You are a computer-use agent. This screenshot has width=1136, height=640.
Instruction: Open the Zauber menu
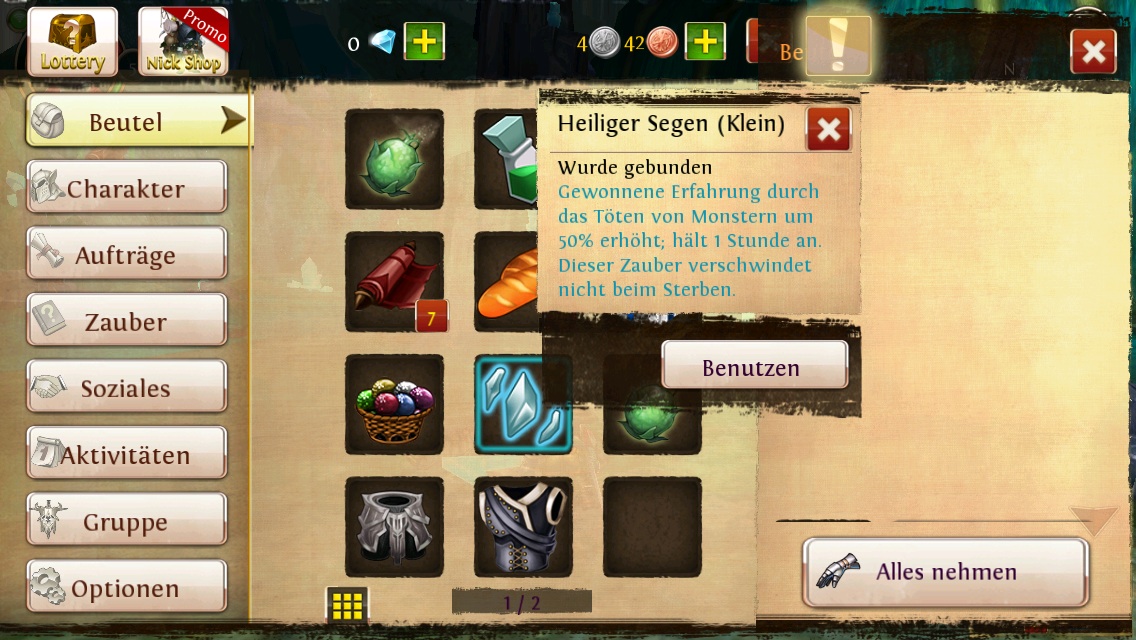126,322
